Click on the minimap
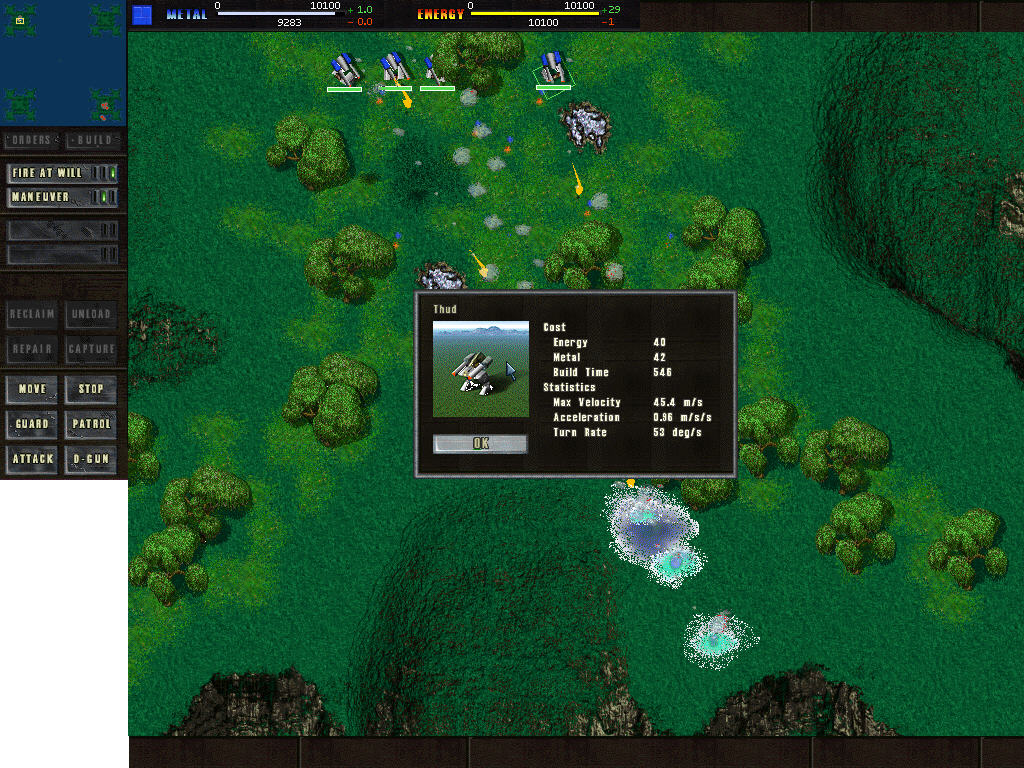Image resolution: width=1024 pixels, height=768 pixels. click(x=63, y=63)
